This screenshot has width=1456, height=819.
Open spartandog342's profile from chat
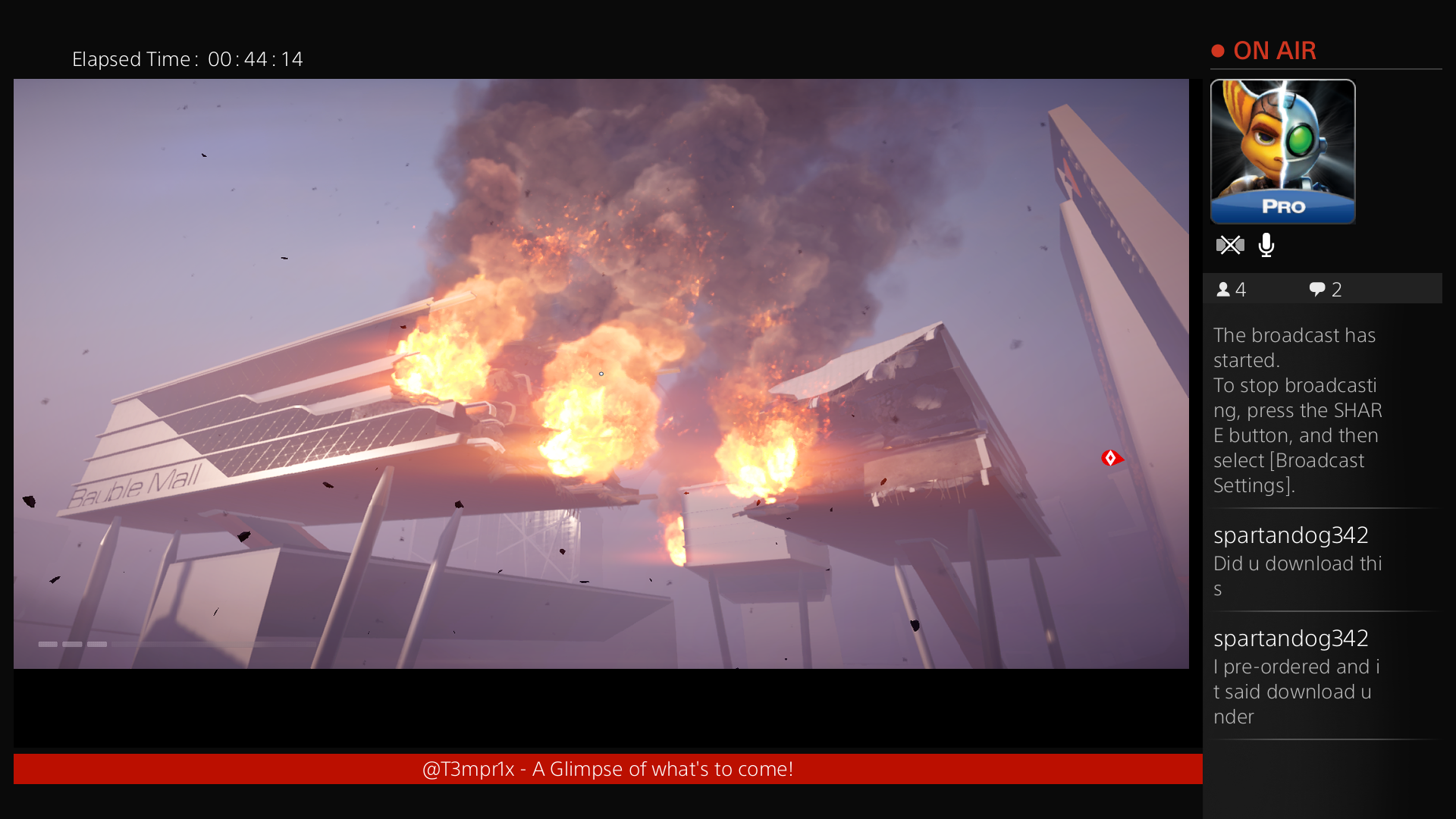(x=1290, y=535)
